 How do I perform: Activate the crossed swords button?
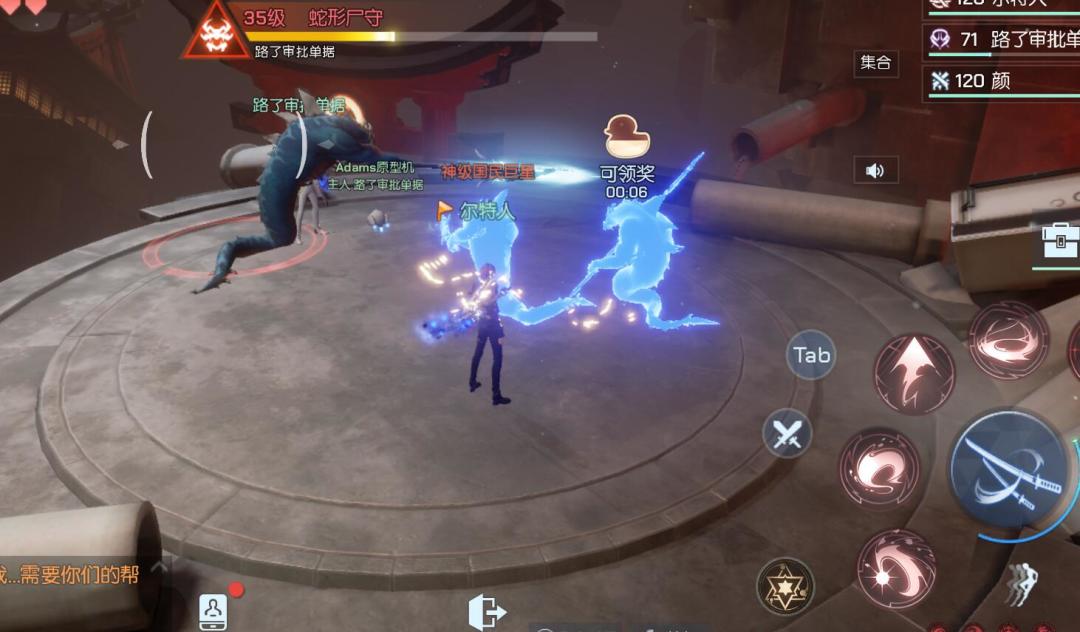787,434
